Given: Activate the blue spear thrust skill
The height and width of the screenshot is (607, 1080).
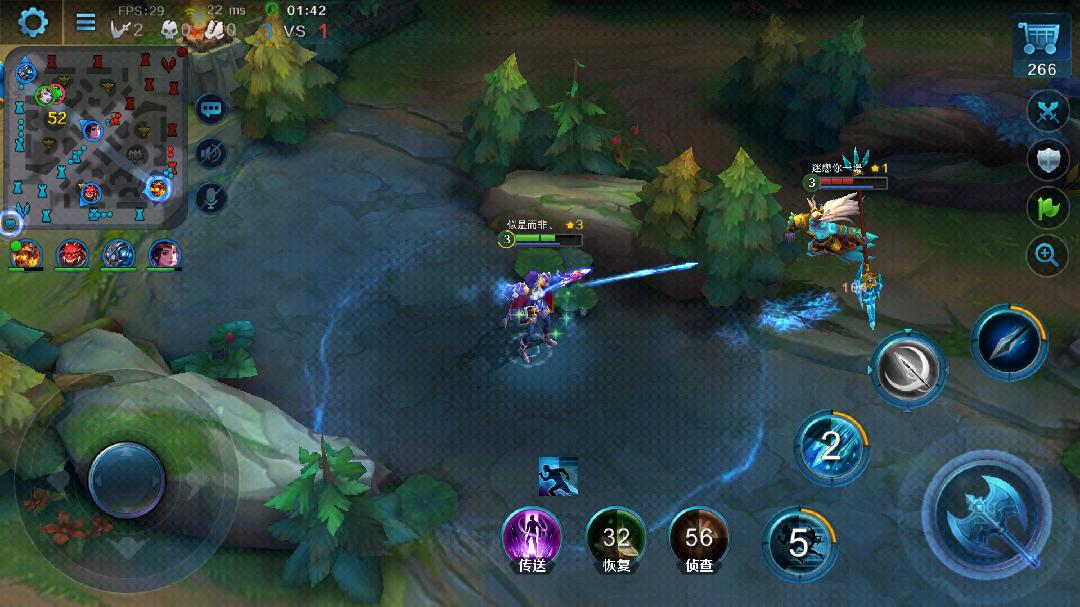Looking at the screenshot, I should (x=1008, y=341).
